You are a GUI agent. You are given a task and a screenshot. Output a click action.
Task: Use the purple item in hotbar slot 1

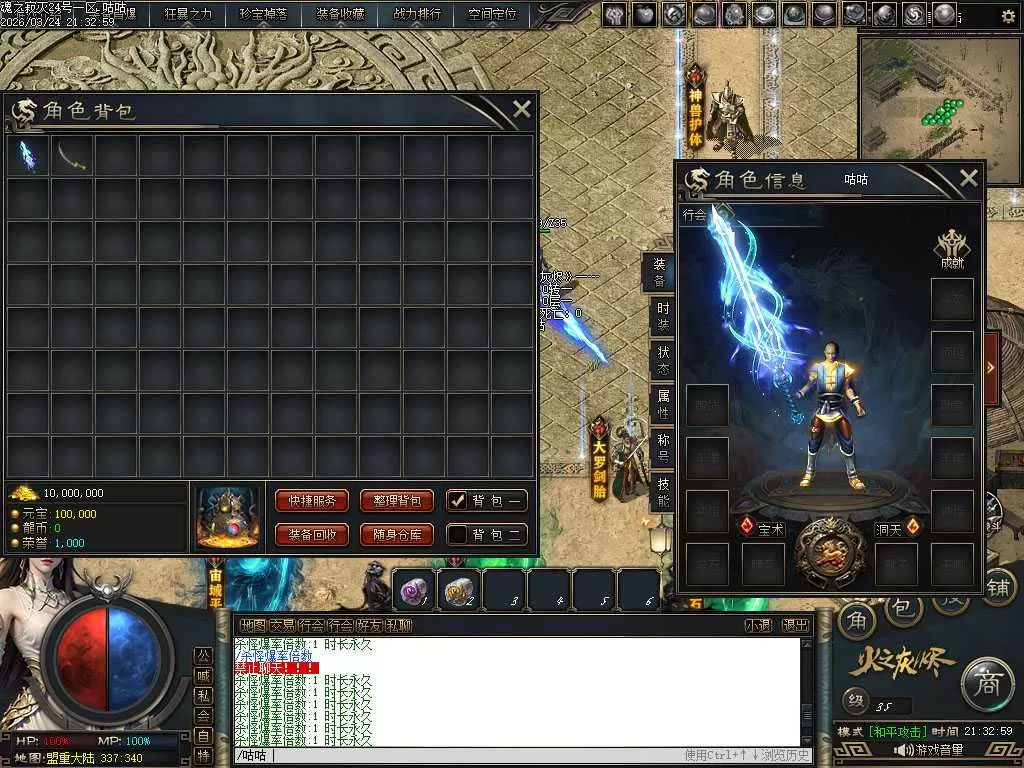pyautogui.click(x=412, y=591)
